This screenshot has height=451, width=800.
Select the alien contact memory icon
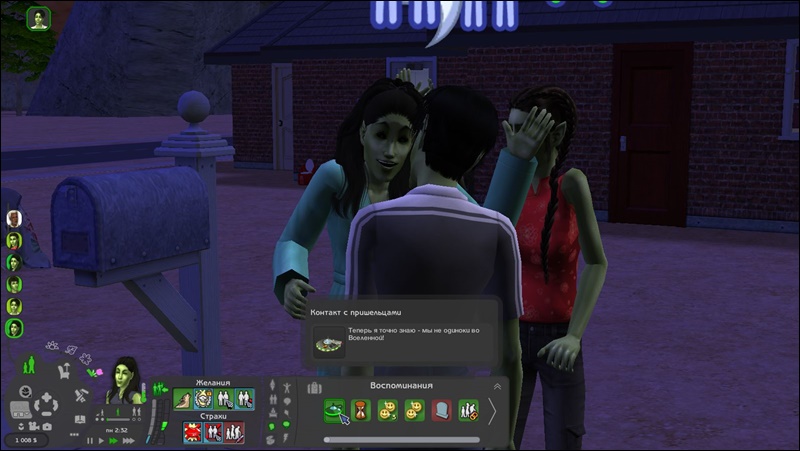[333, 409]
